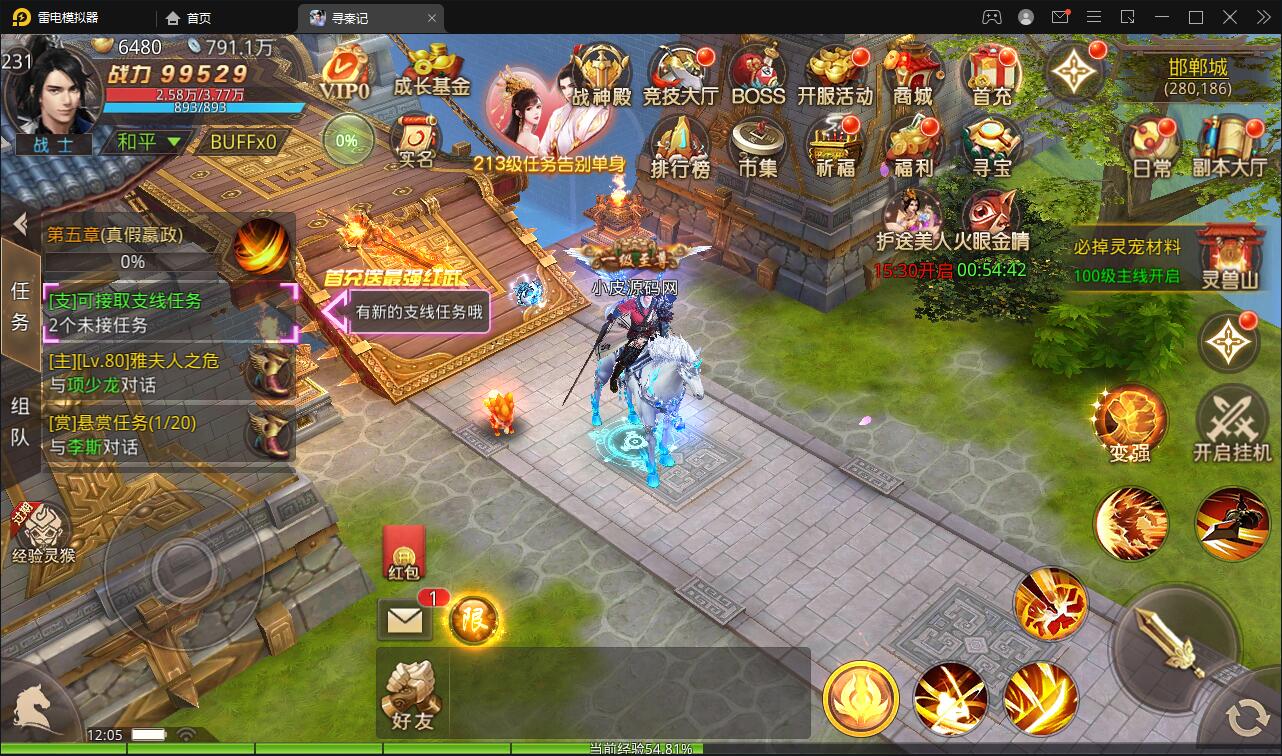This screenshot has height=756, width=1282.
Task: Open the 商城 shop
Action: coord(912,74)
